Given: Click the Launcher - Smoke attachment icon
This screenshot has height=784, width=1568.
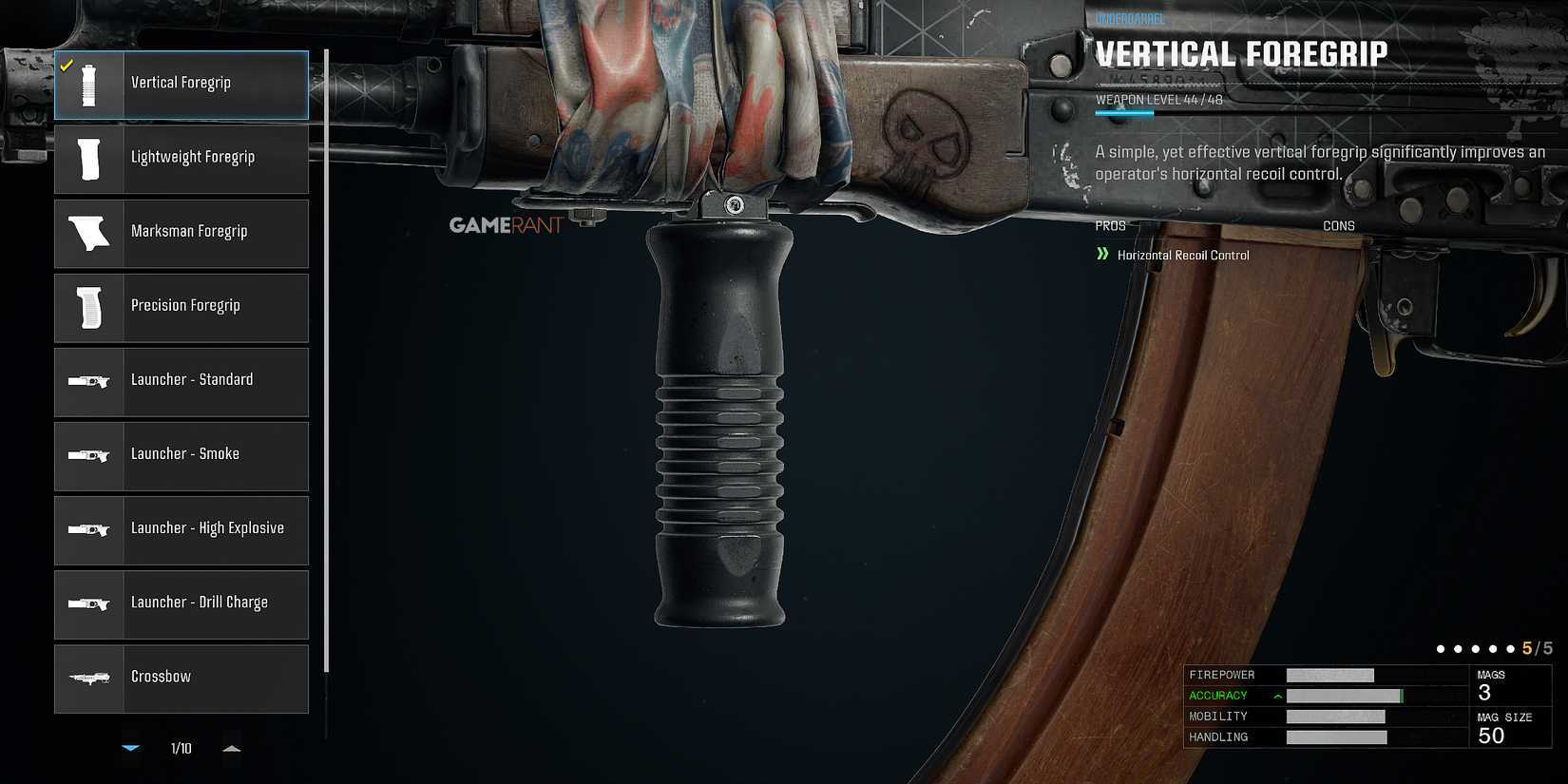Looking at the screenshot, I should pos(88,455).
